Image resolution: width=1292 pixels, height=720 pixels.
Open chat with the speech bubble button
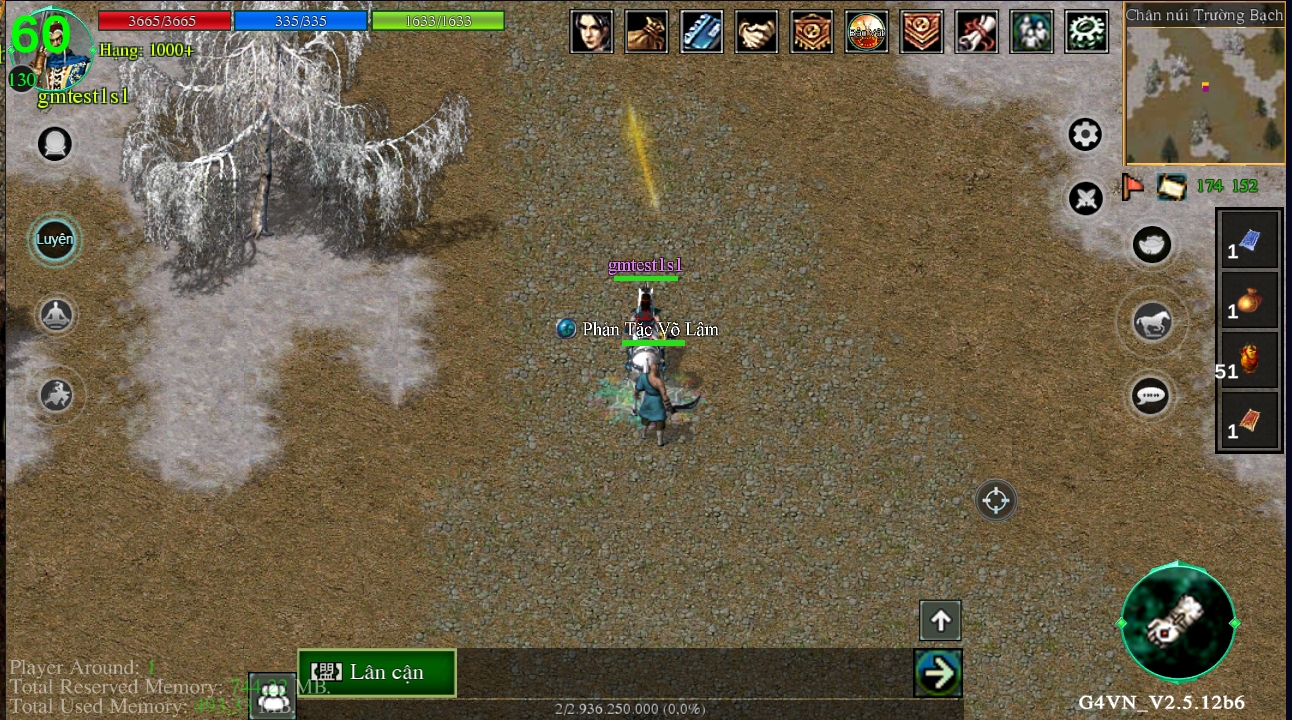click(1152, 396)
